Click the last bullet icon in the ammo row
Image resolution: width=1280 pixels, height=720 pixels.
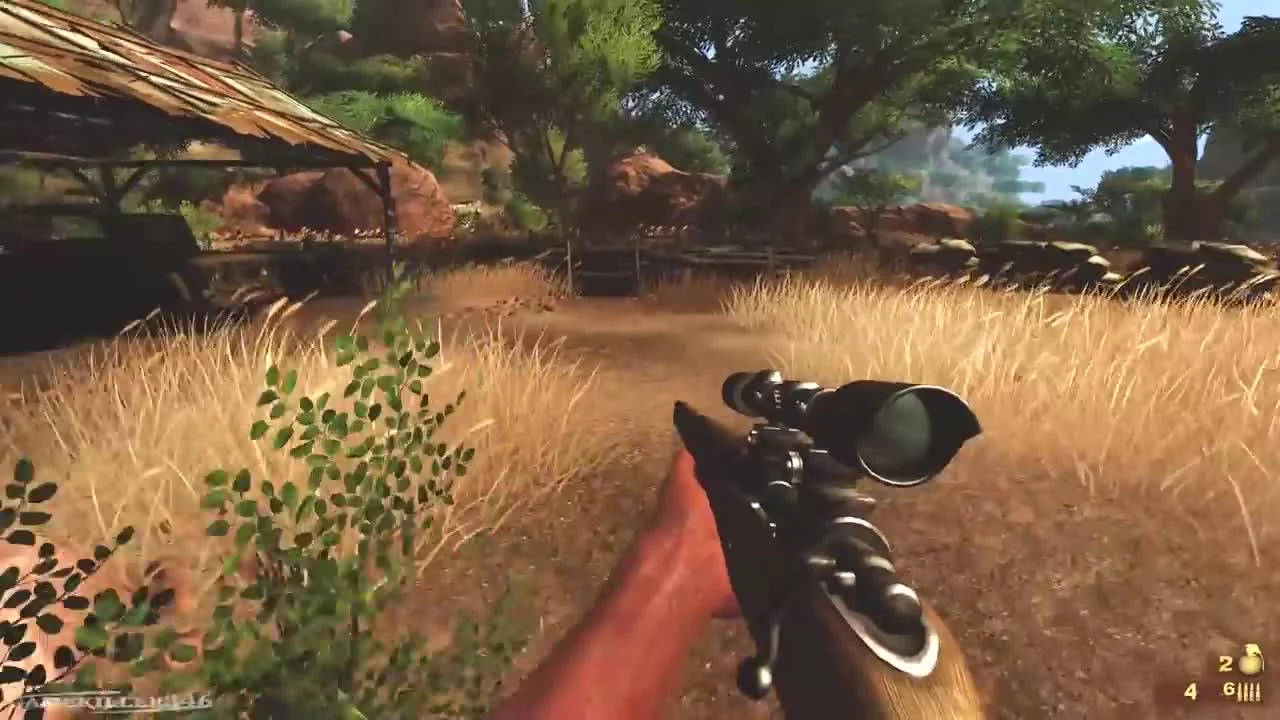[1258, 692]
